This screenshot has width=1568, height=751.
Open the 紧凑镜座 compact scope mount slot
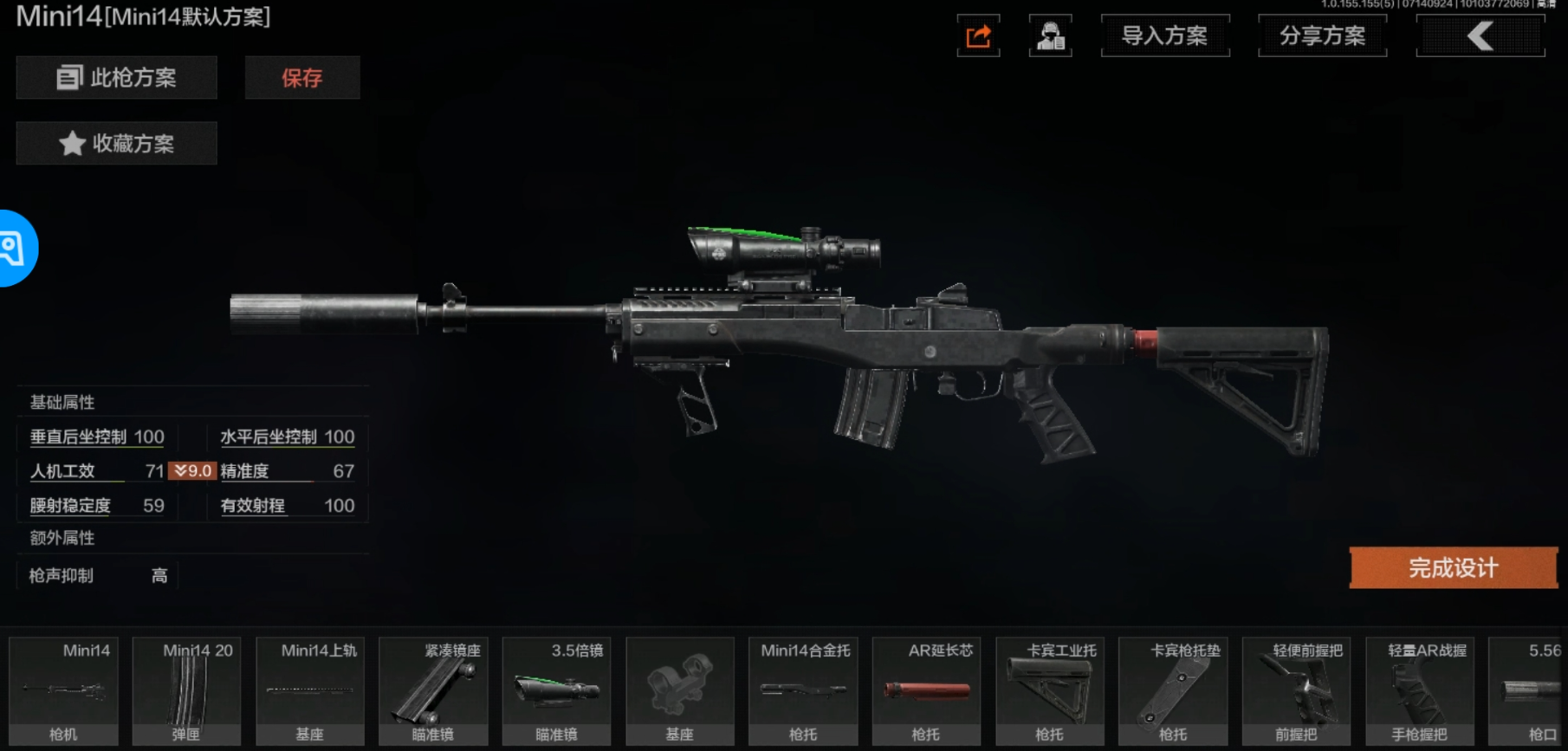pyautogui.click(x=433, y=691)
